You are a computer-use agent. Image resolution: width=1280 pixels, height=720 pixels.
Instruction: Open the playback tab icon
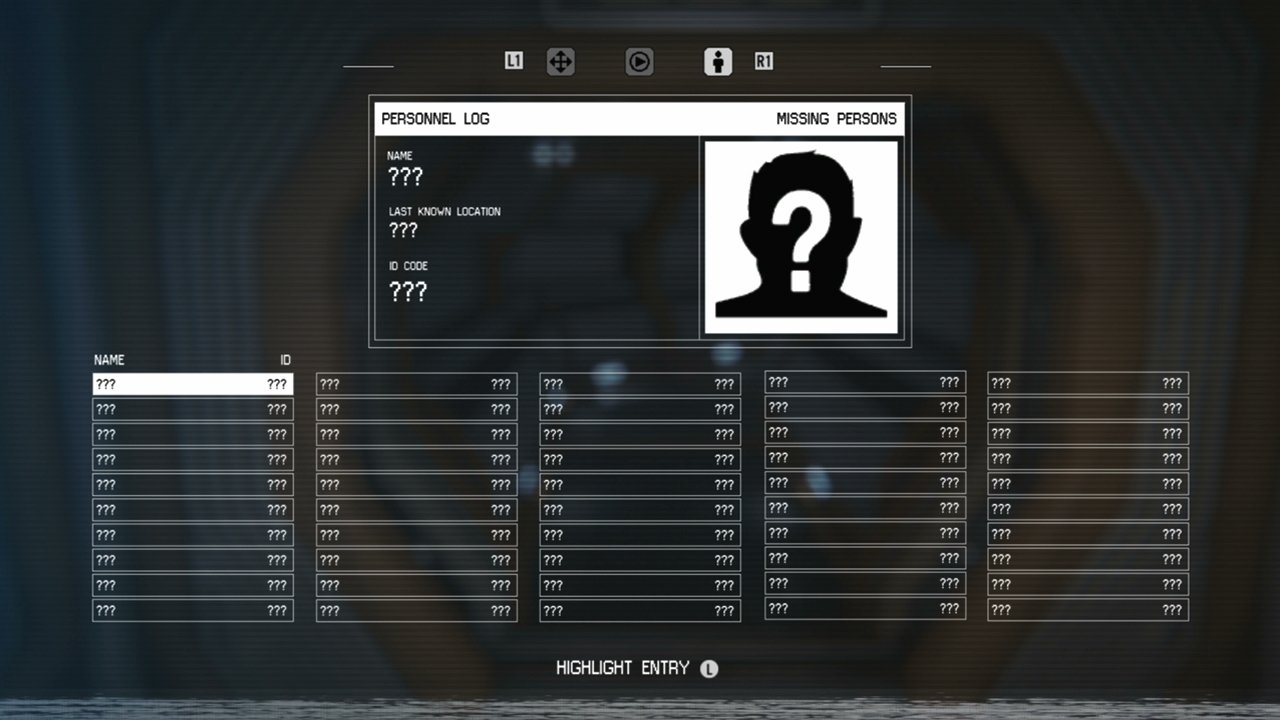tap(639, 61)
